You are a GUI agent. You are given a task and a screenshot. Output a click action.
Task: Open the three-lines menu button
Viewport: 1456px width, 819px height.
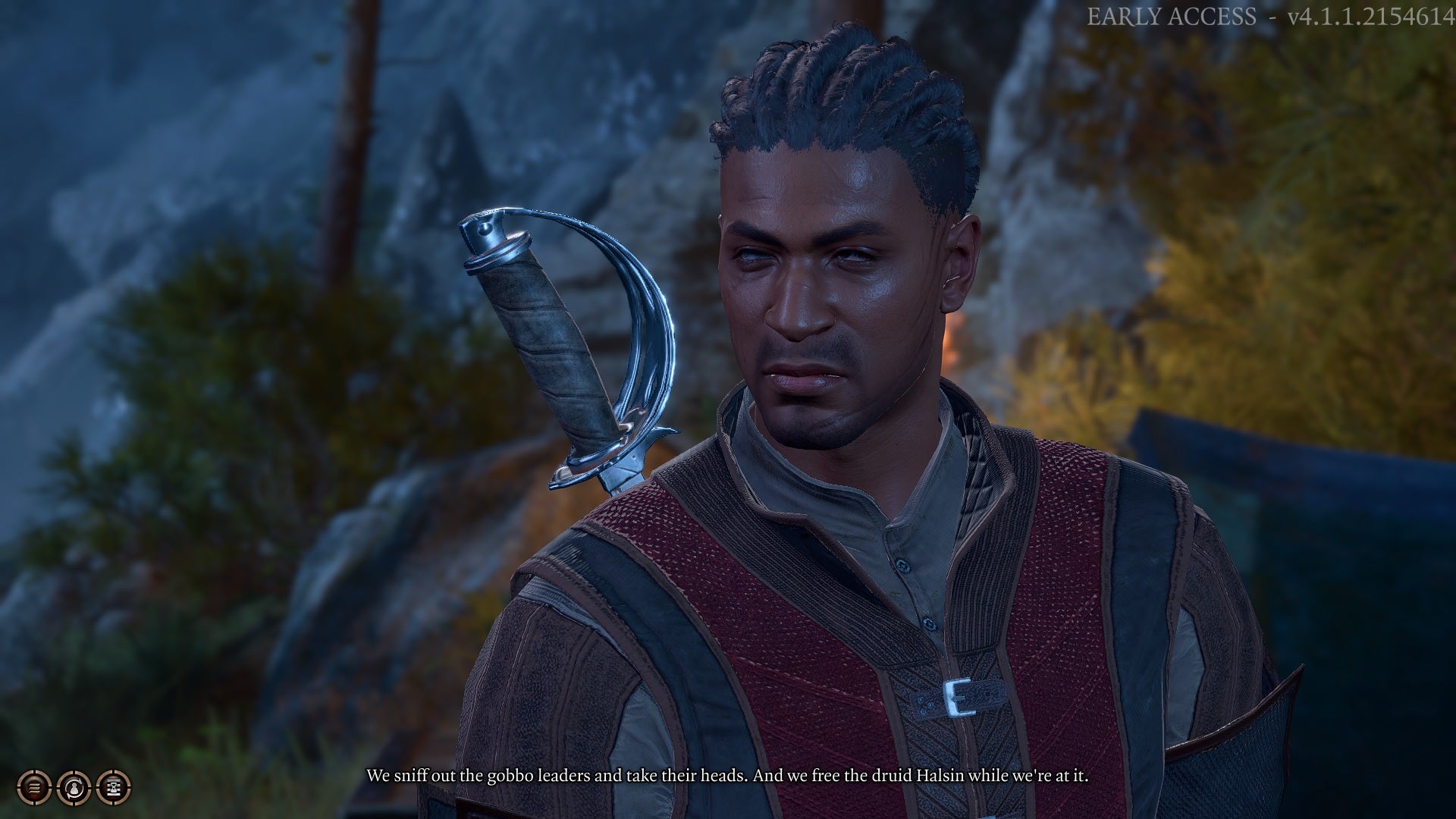point(34,787)
